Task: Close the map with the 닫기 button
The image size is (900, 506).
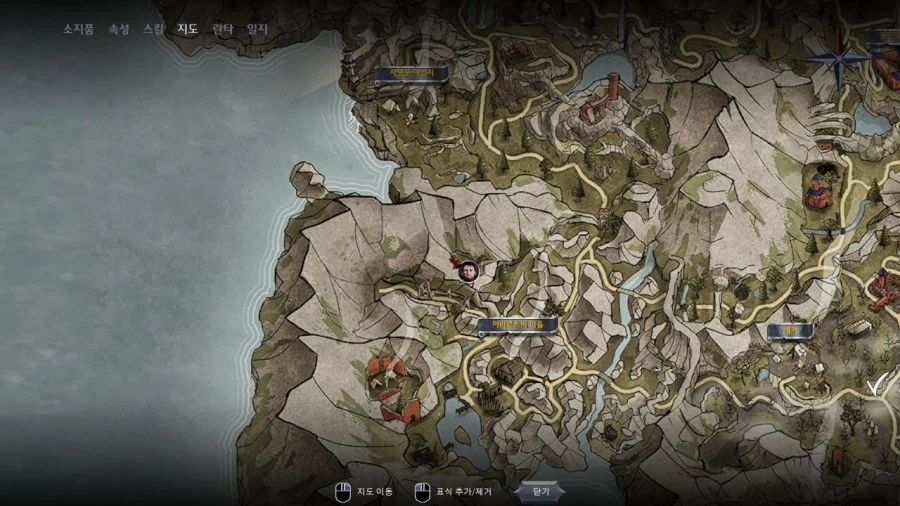Action: (x=540, y=491)
